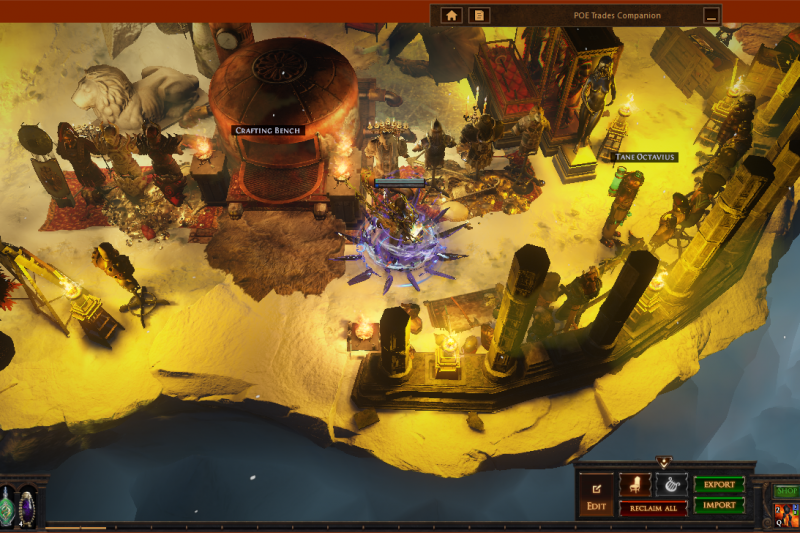Open the green Shop button
The width and height of the screenshot is (800, 533).
pos(787,491)
